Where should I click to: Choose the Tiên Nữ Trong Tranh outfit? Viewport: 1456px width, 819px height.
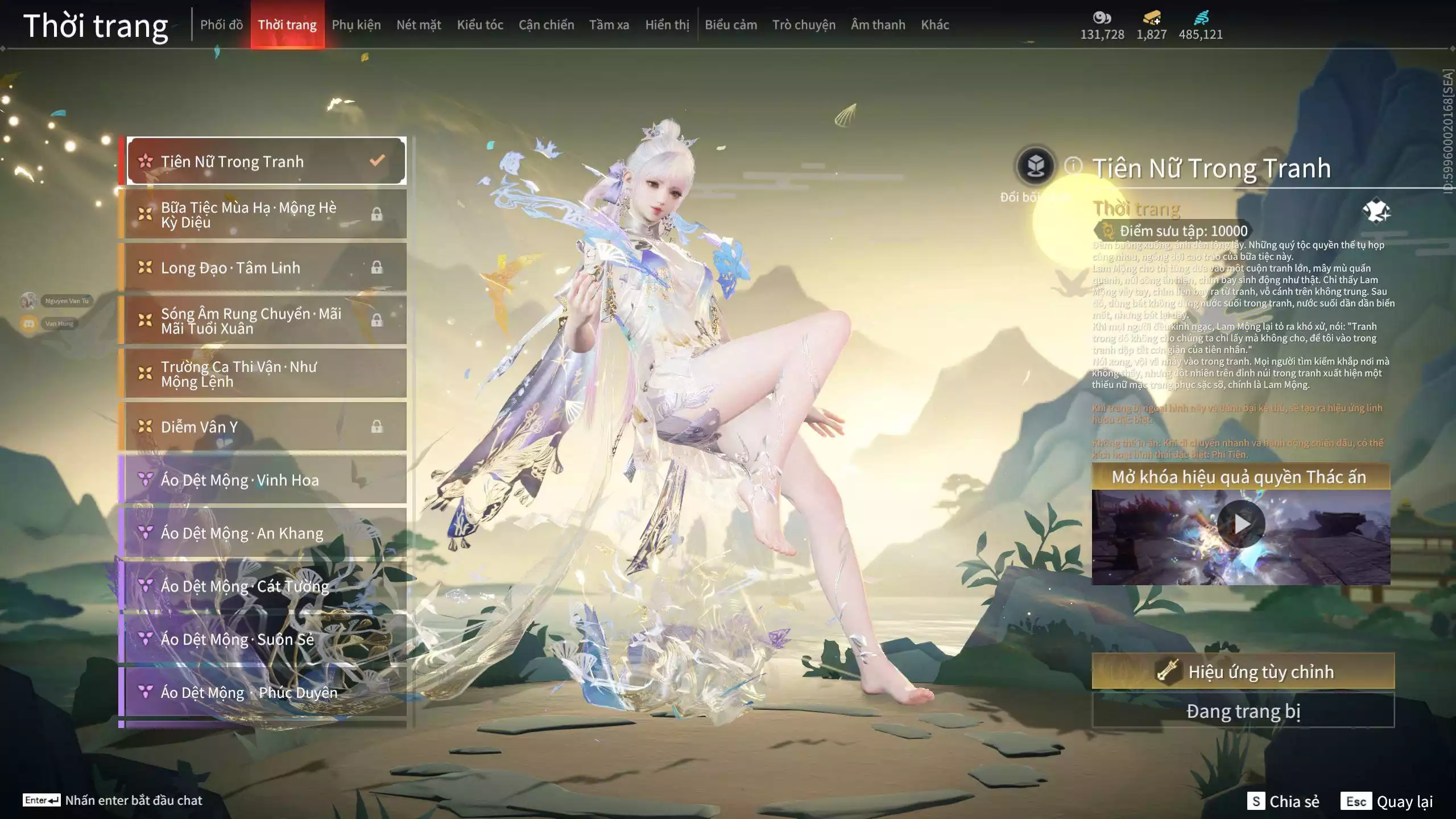pos(266,162)
